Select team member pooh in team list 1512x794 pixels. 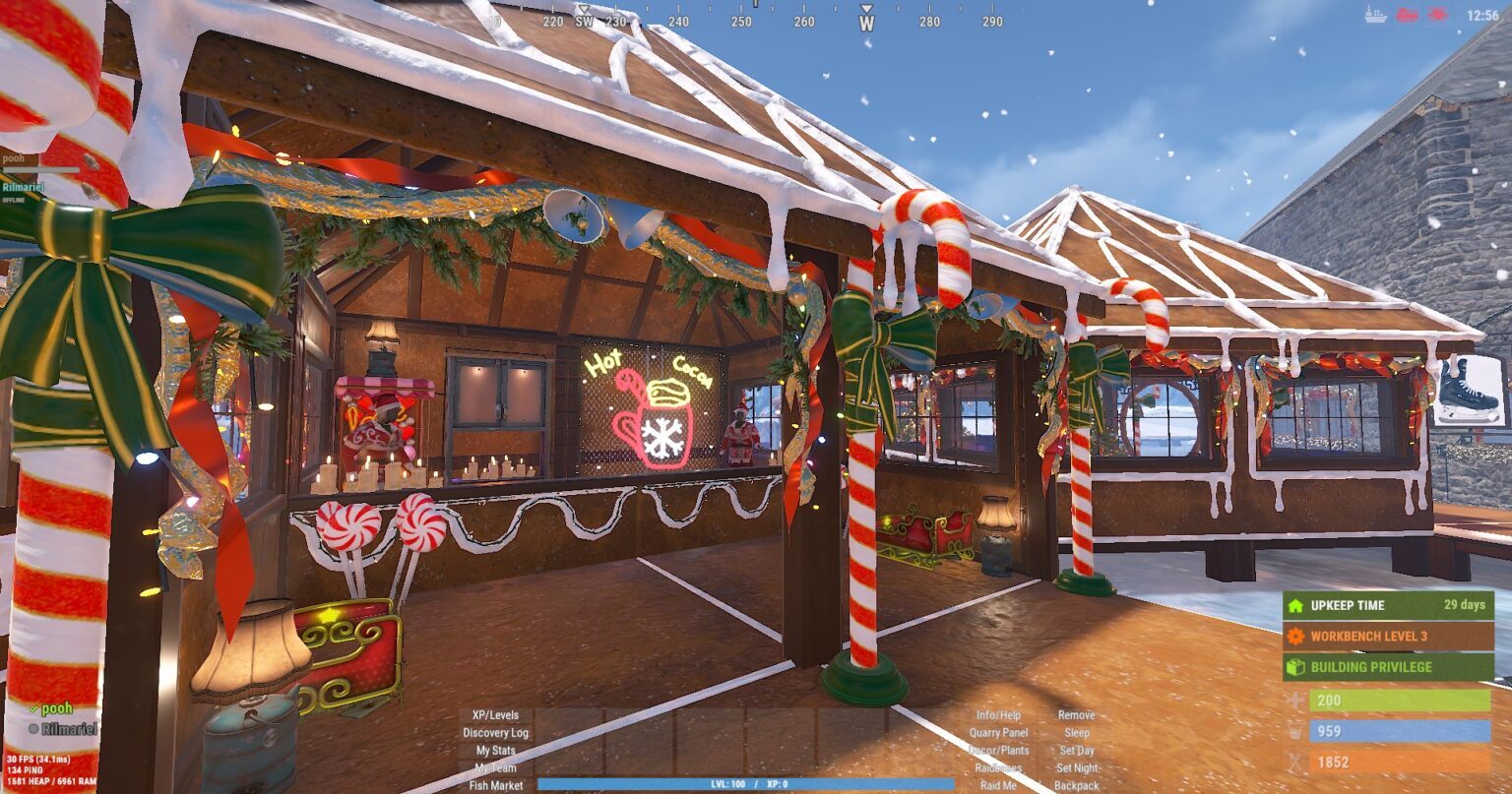[x=57, y=708]
